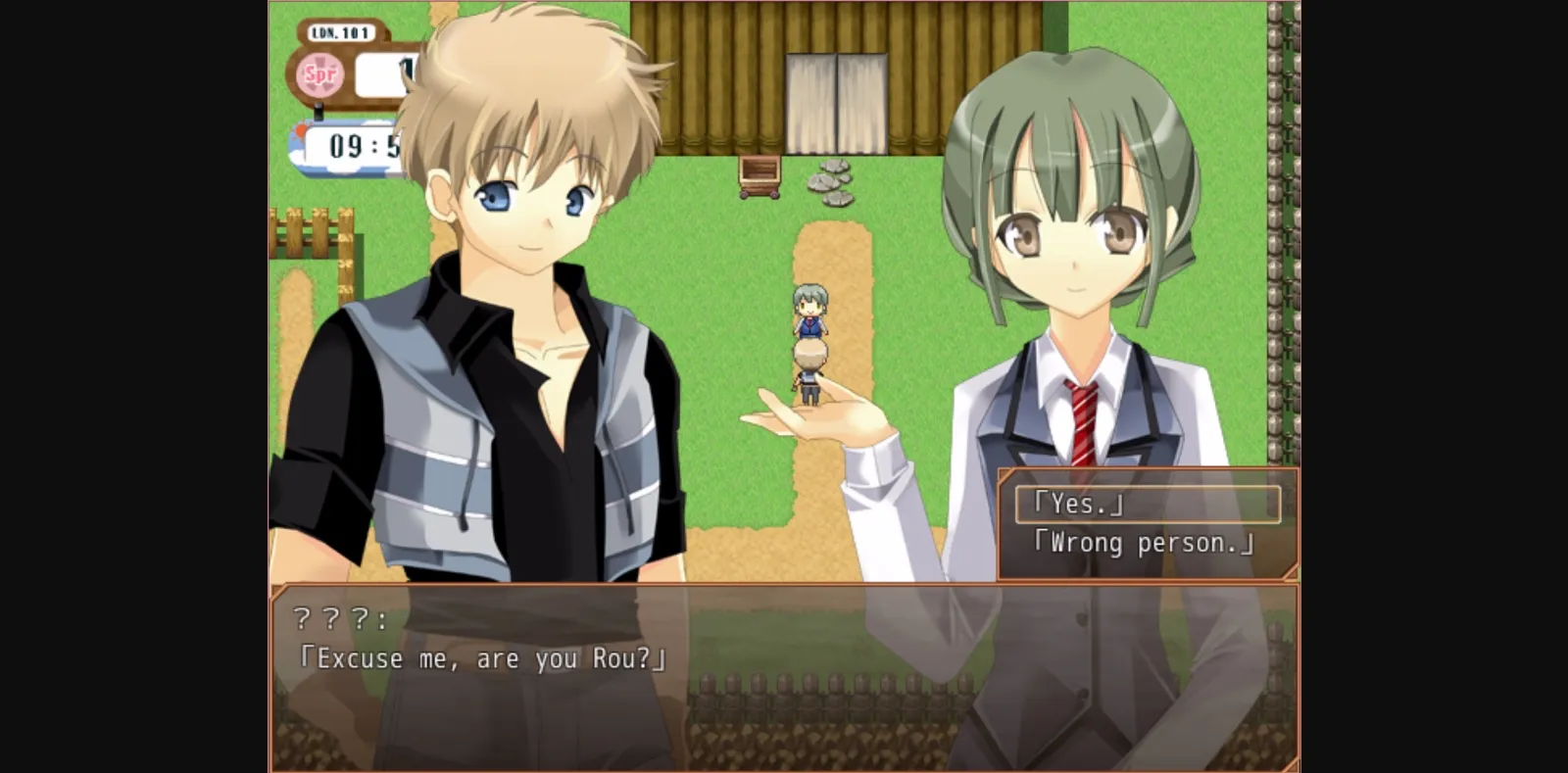Image resolution: width=1568 pixels, height=773 pixels.
Task: Click the Spr season emblem on the HUD
Action: coord(318,72)
